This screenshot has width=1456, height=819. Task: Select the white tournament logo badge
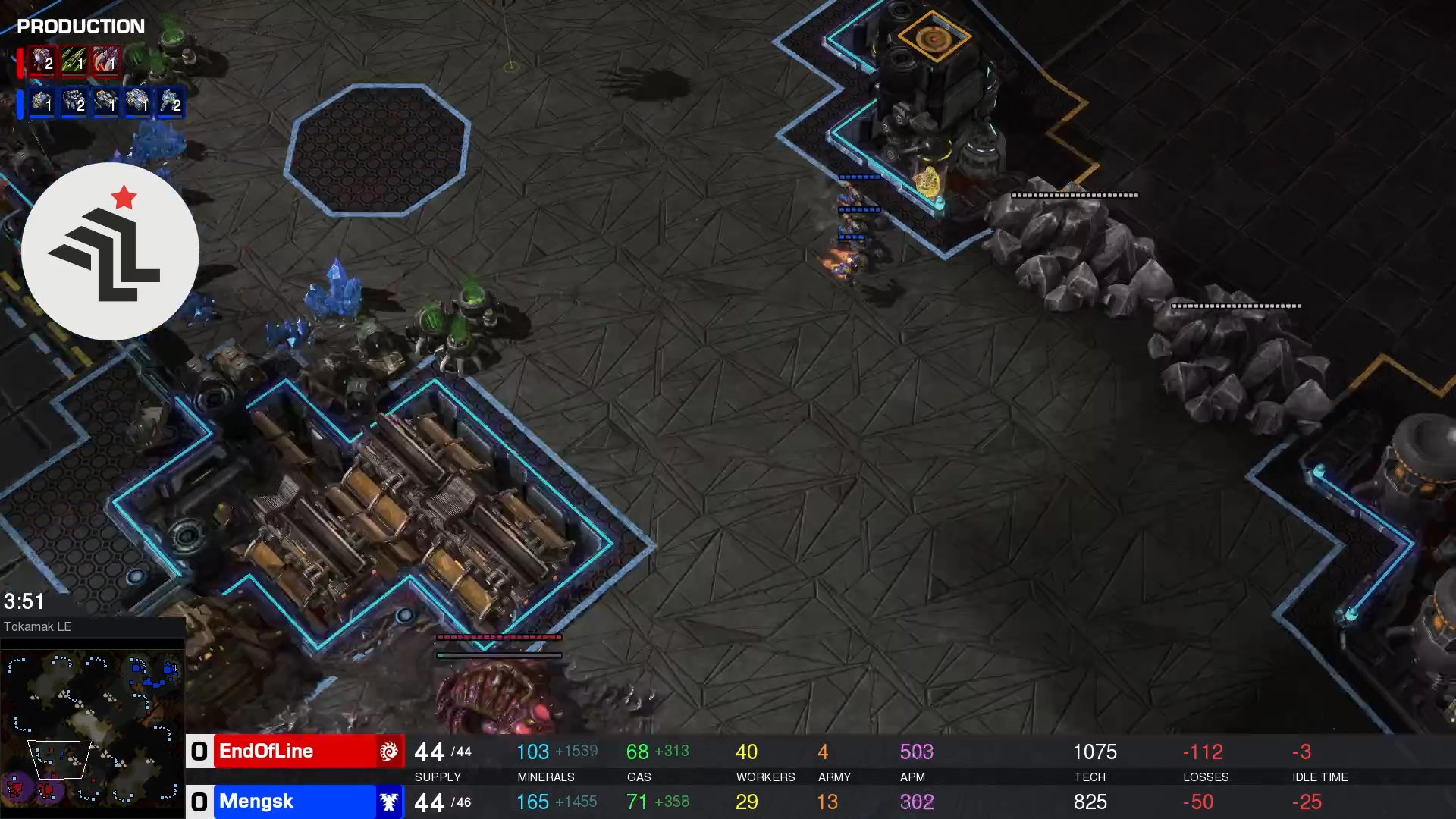click(x=111, y=252)
